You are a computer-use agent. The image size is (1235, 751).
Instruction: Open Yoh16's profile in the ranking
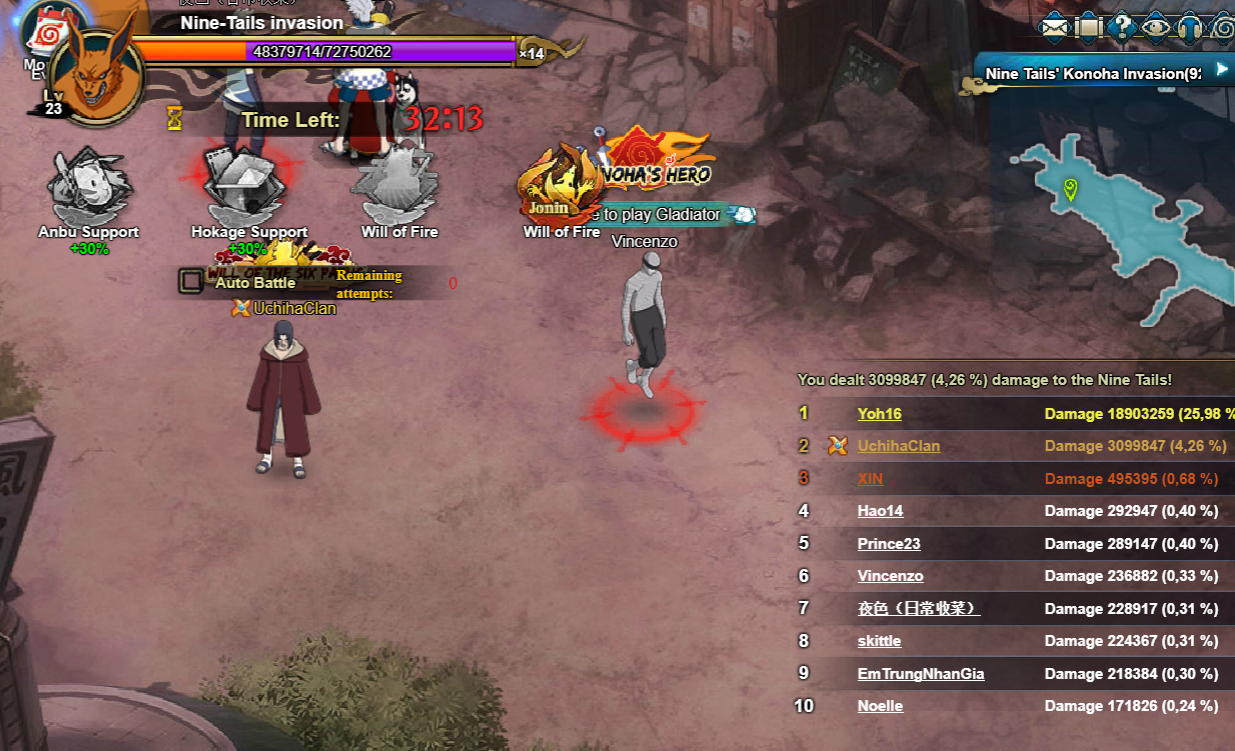(879, 414)
